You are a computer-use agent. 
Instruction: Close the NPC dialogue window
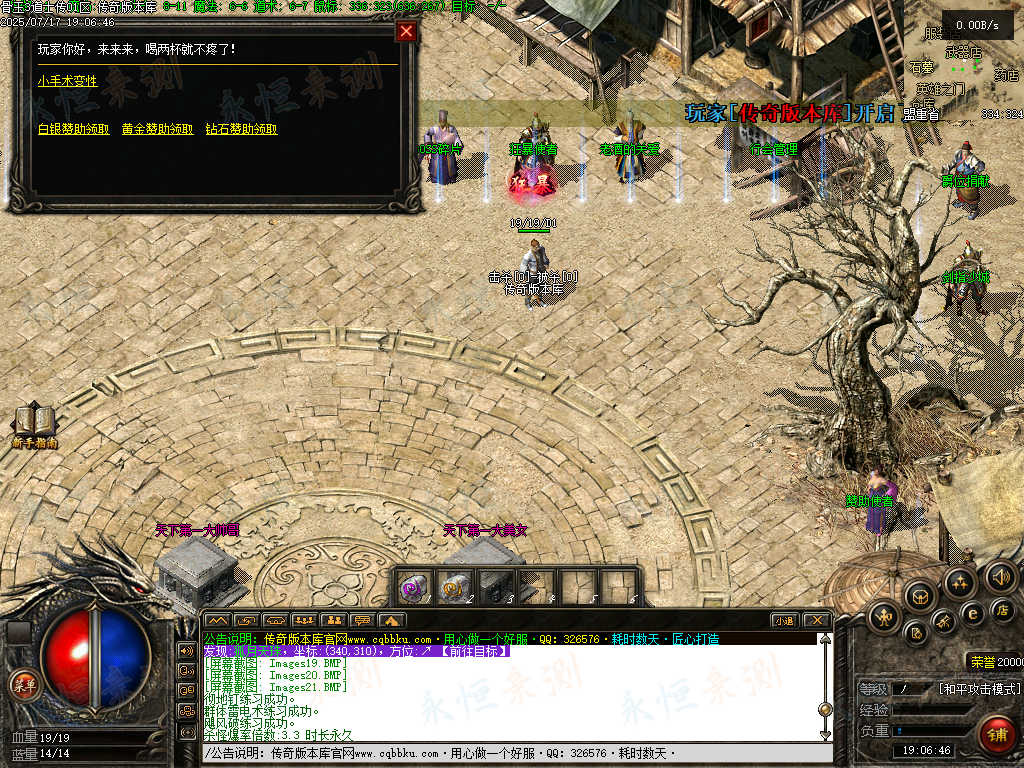406,31
